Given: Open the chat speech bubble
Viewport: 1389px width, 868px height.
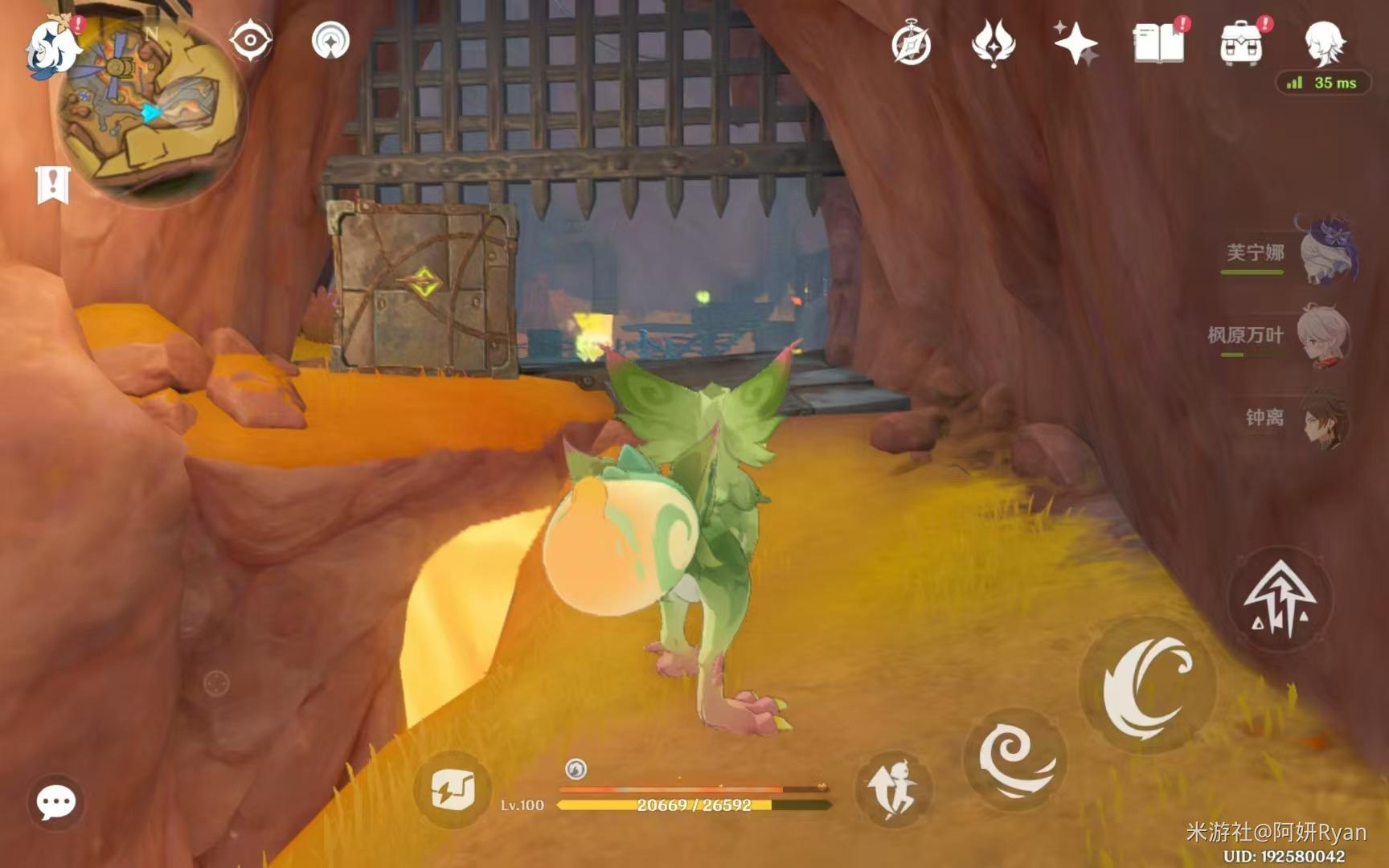Looking at the screenshot, I should [x=56, y=801].
